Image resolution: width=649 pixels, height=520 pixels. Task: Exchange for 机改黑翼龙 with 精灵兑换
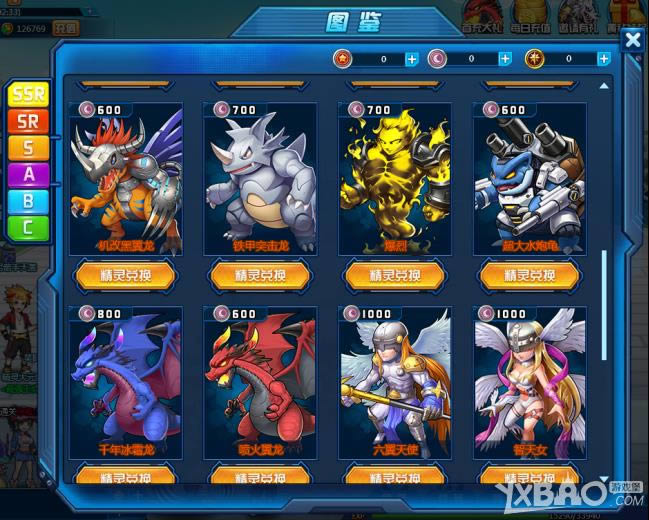click(125, 275)
